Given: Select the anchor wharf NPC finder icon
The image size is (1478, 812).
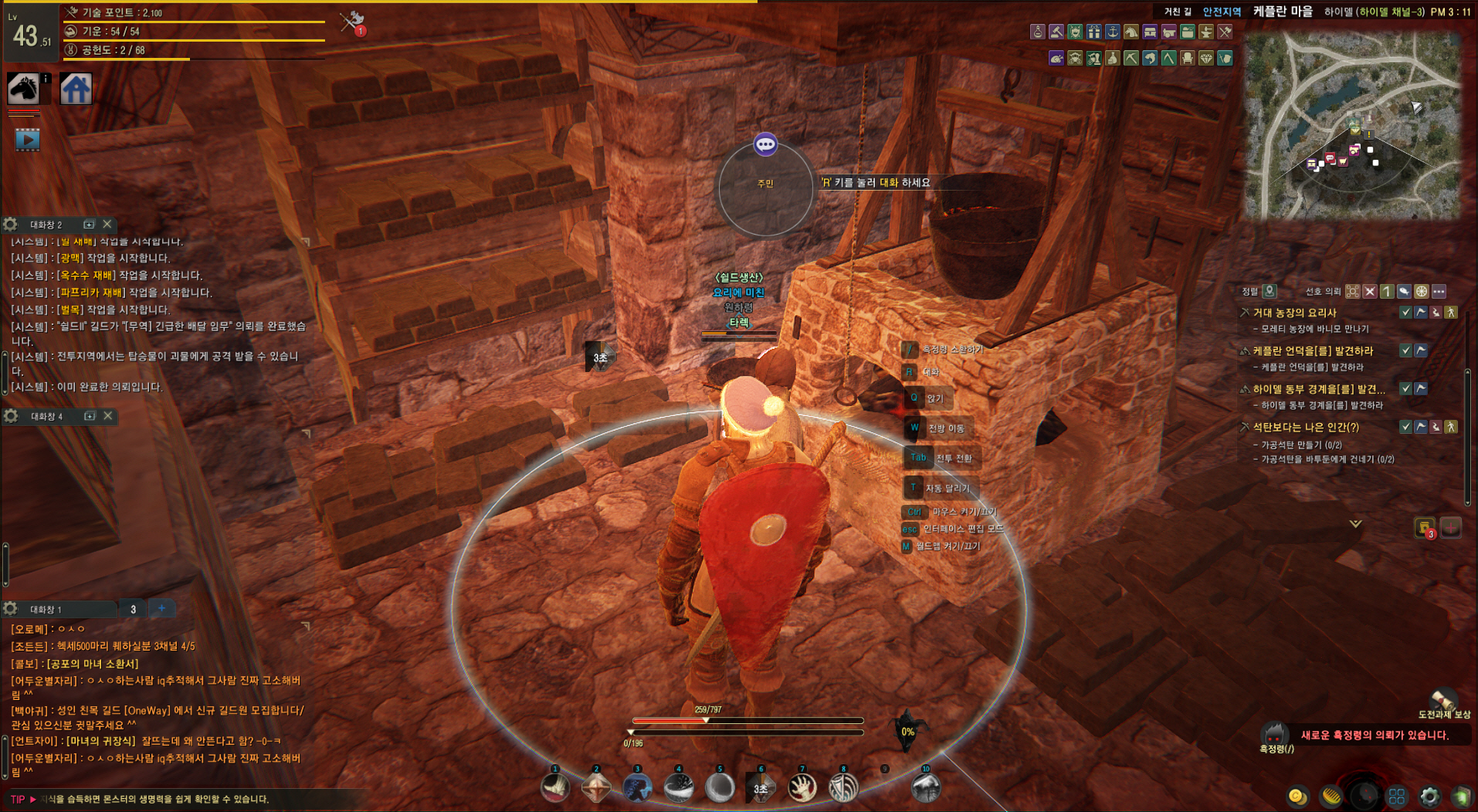Looking at the screenshot, I should 1112,32.
